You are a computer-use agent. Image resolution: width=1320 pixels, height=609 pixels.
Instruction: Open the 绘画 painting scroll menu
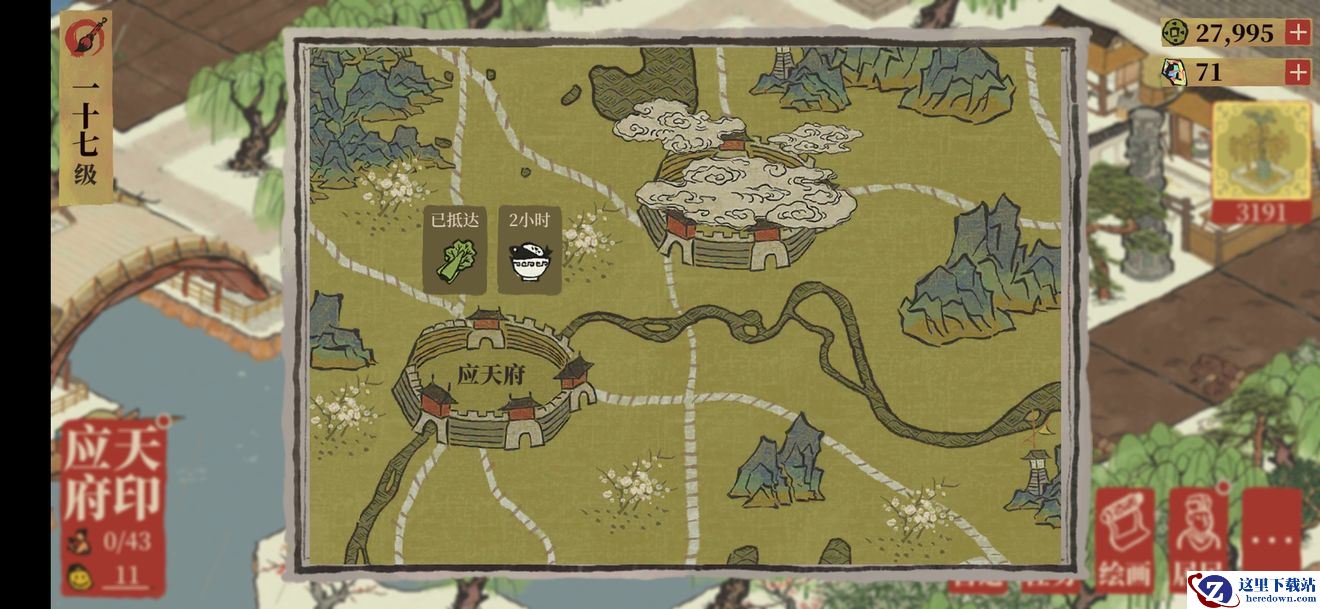(x=1125, y=540)
